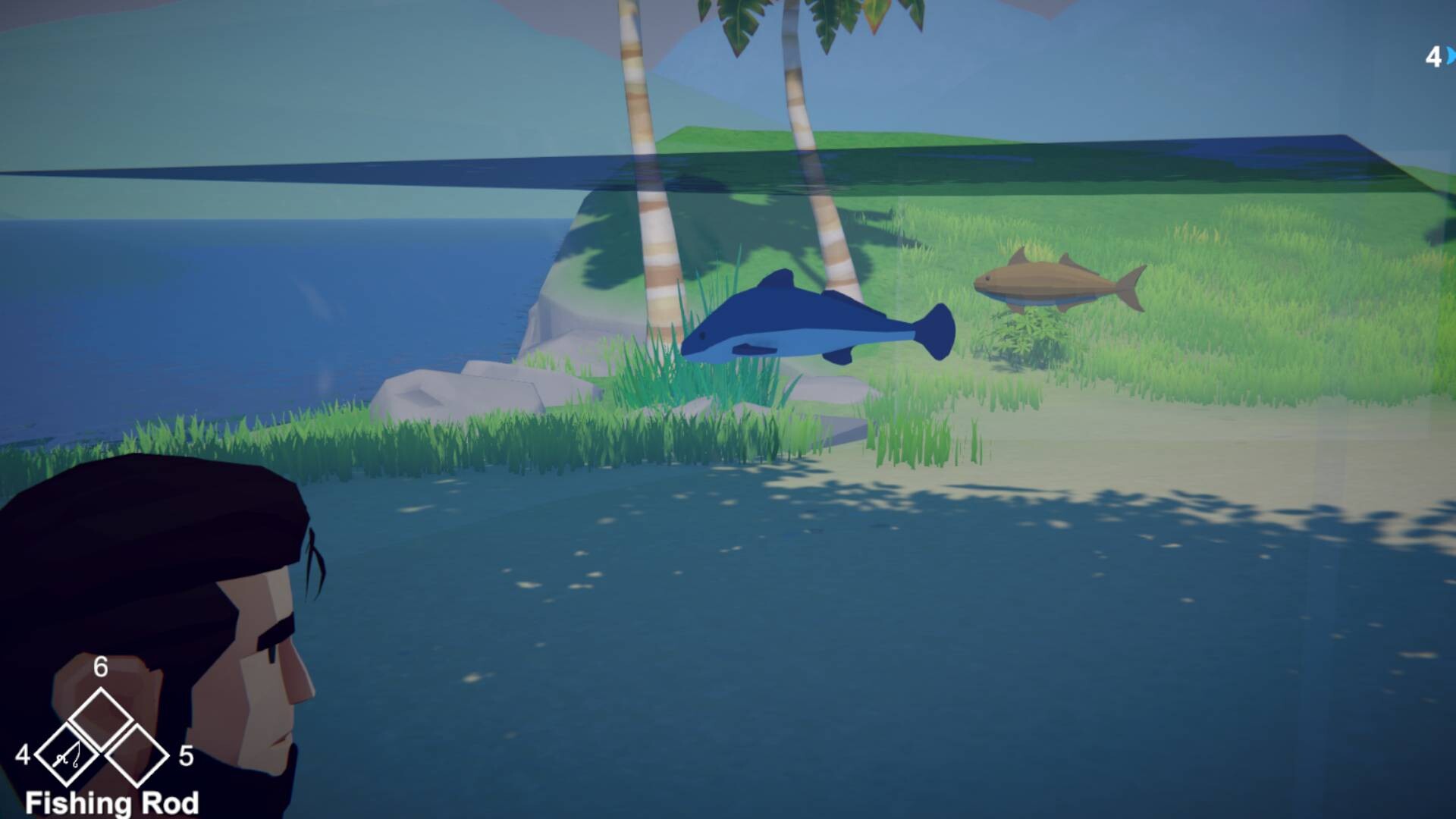
Task: Click the number 6 above the hotbar
Action: point(99,668)
